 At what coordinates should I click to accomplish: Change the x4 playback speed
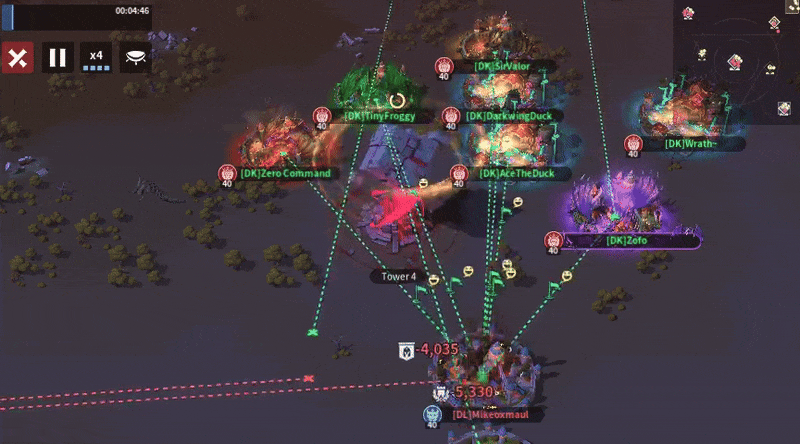(x=96, y=57)
